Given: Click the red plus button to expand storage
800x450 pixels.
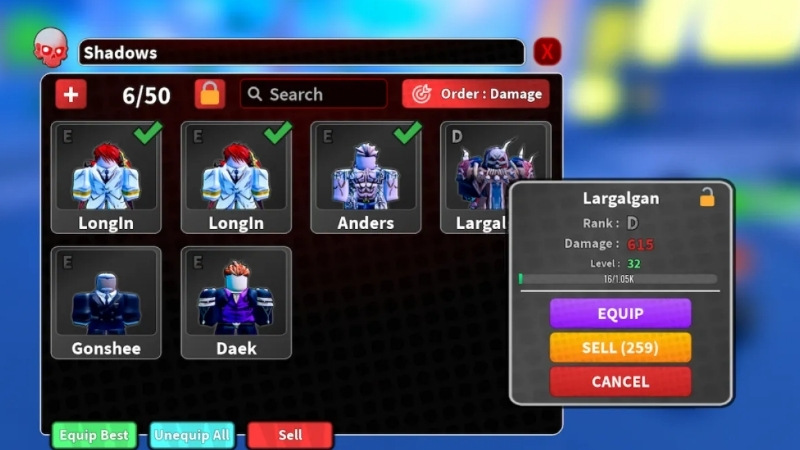Looking at the screenshot, I should [71, 94].
